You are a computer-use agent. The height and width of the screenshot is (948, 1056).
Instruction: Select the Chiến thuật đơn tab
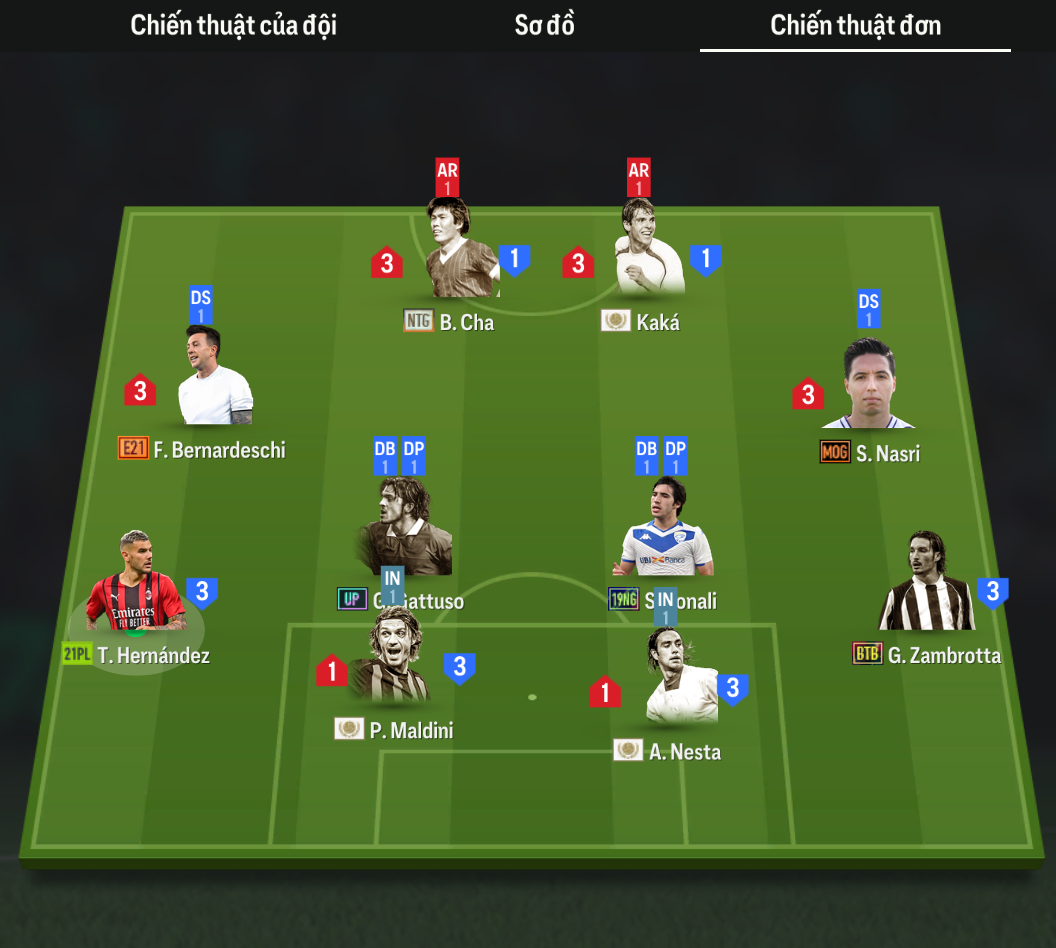(x=855, y=26)
